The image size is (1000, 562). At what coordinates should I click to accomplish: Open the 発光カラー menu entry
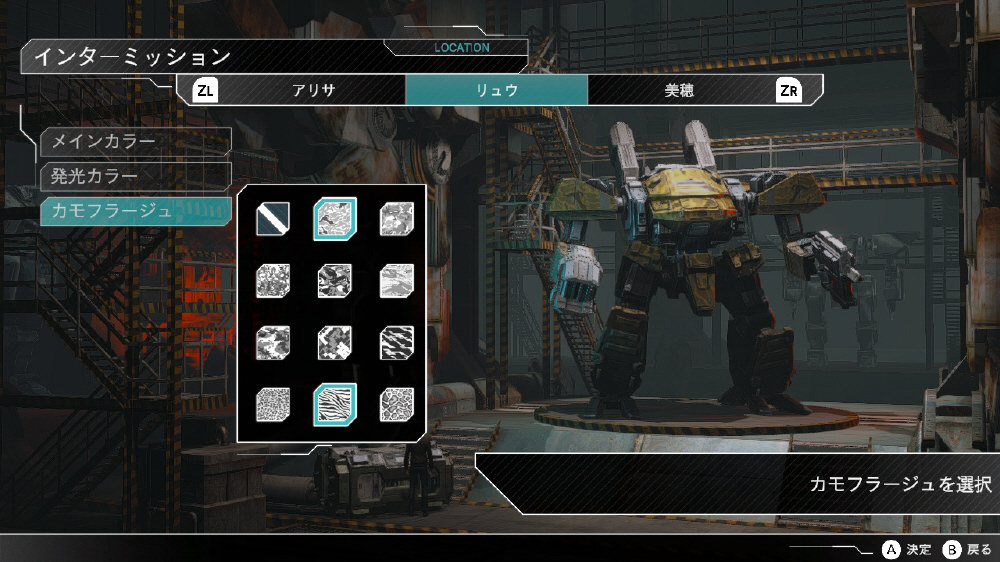coord(136,177)
